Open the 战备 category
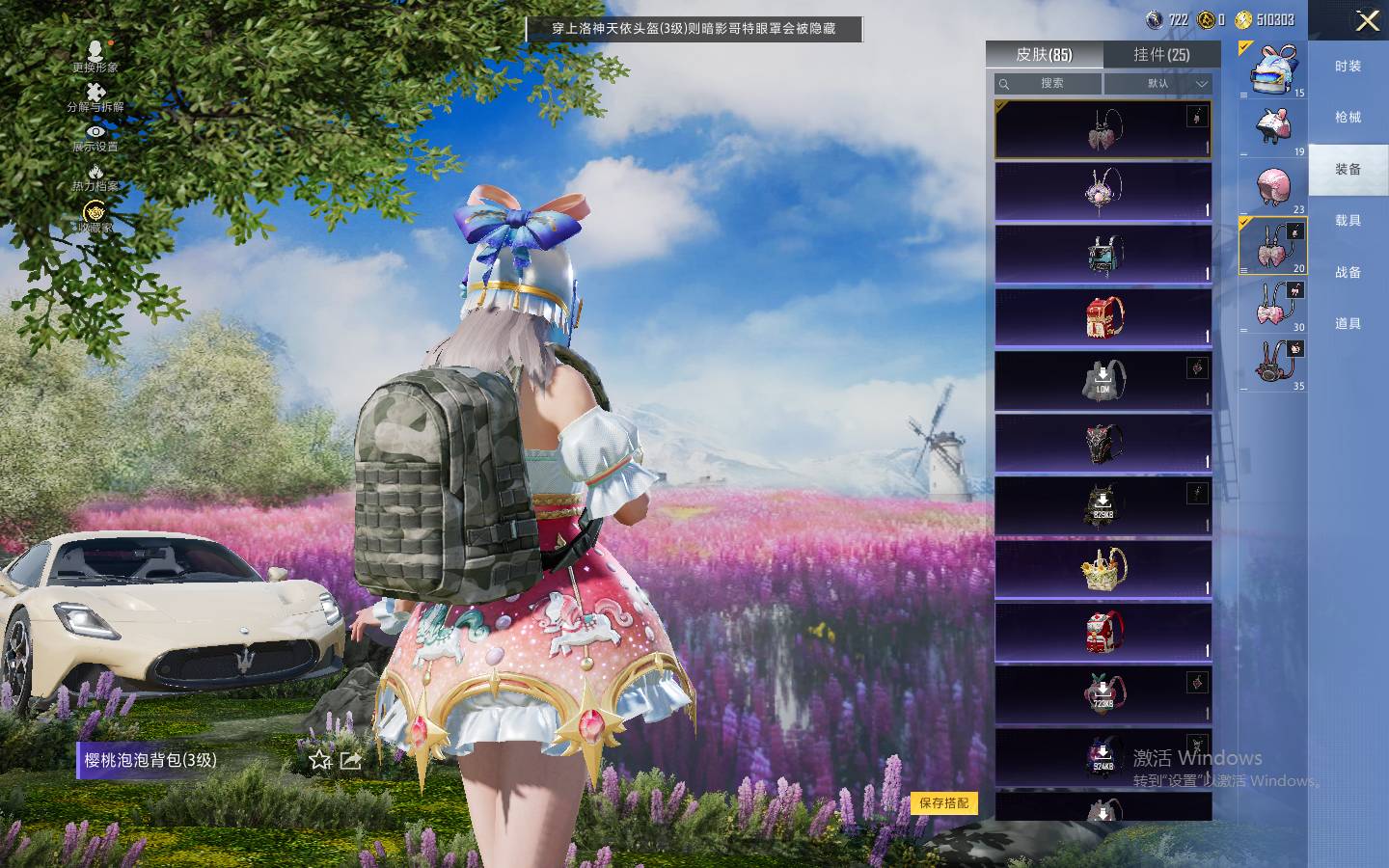This screenshot has height=868, width=1389. pyautogui.click(x=1348, y=273)
